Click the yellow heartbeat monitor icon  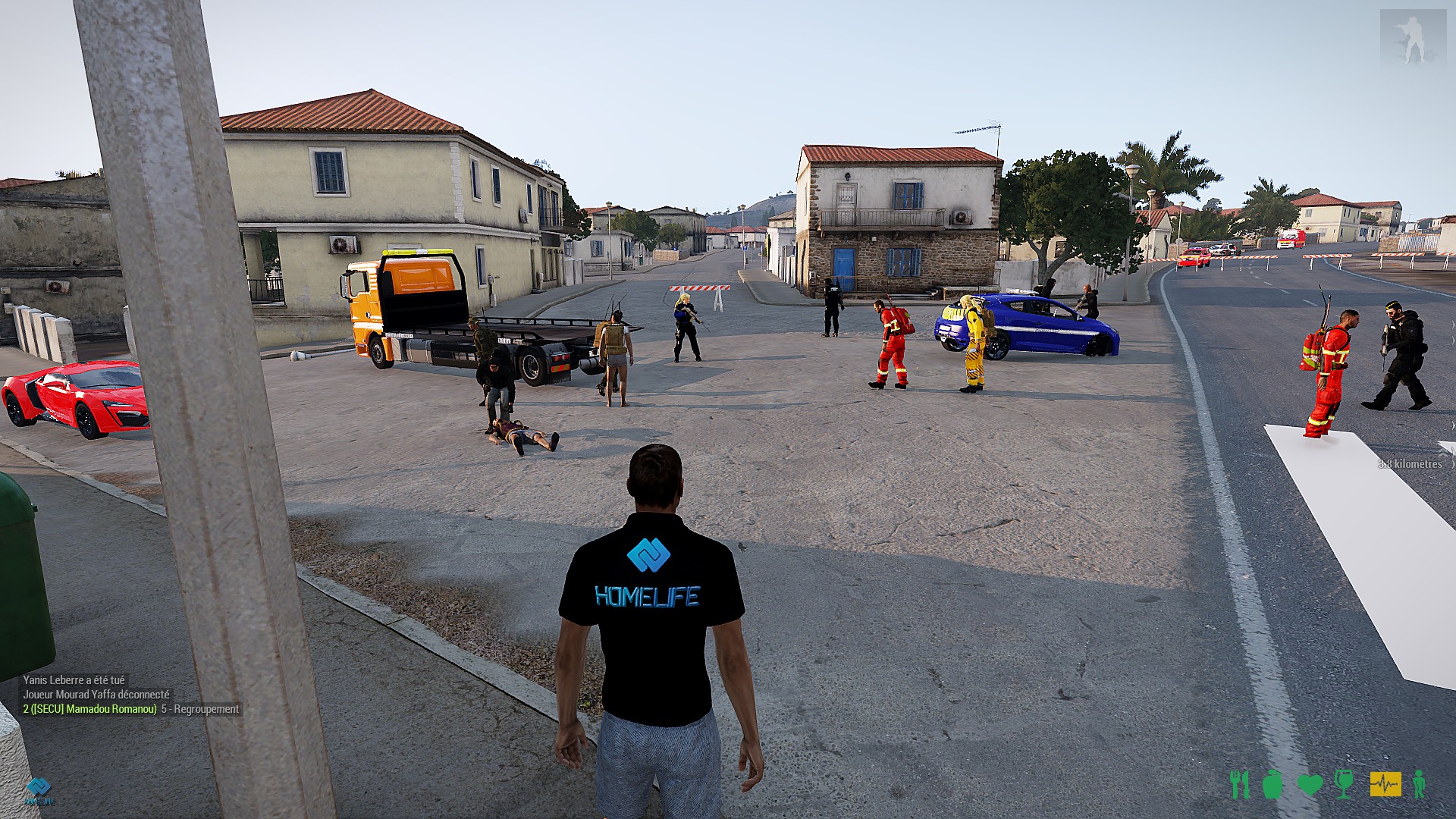pos(1385,784)
